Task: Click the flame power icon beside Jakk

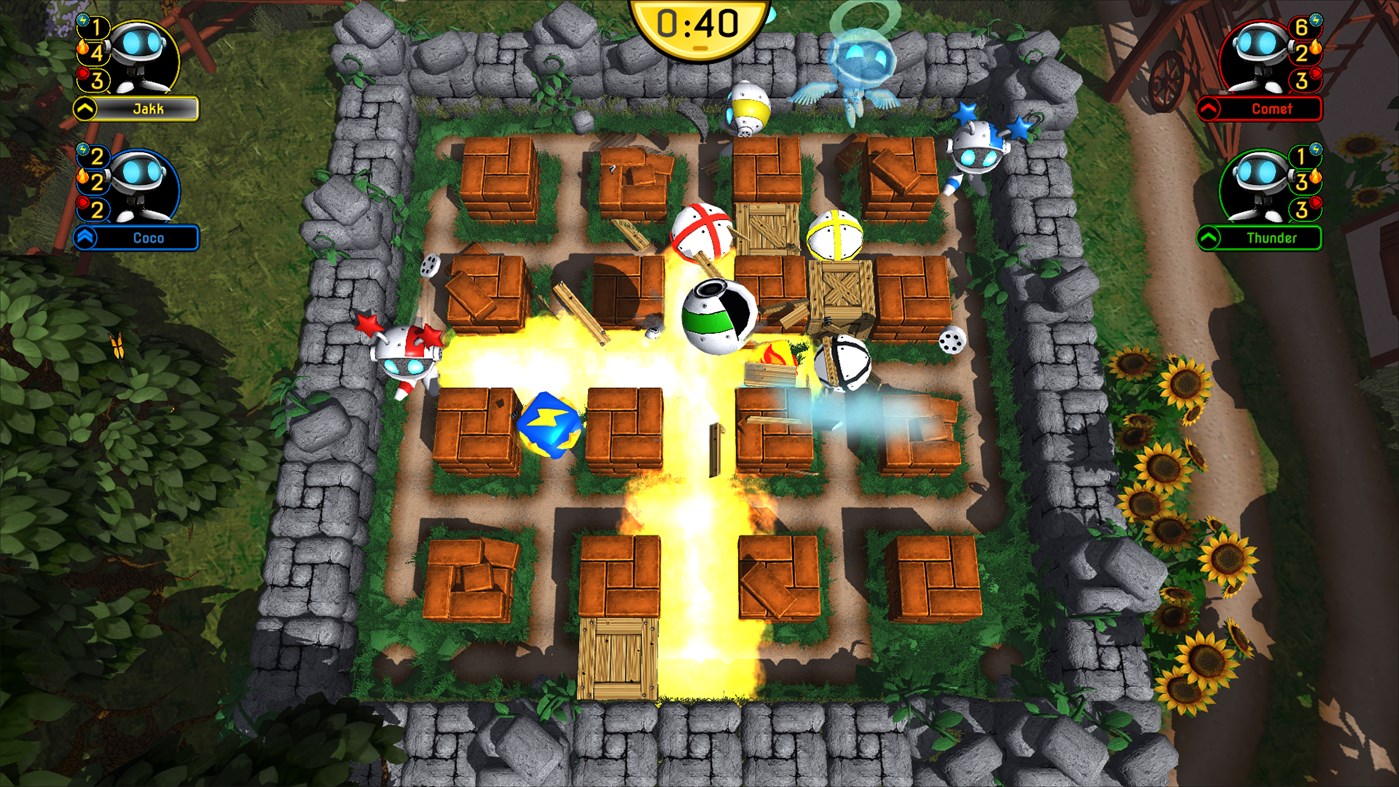Action: tap(82, 49)
